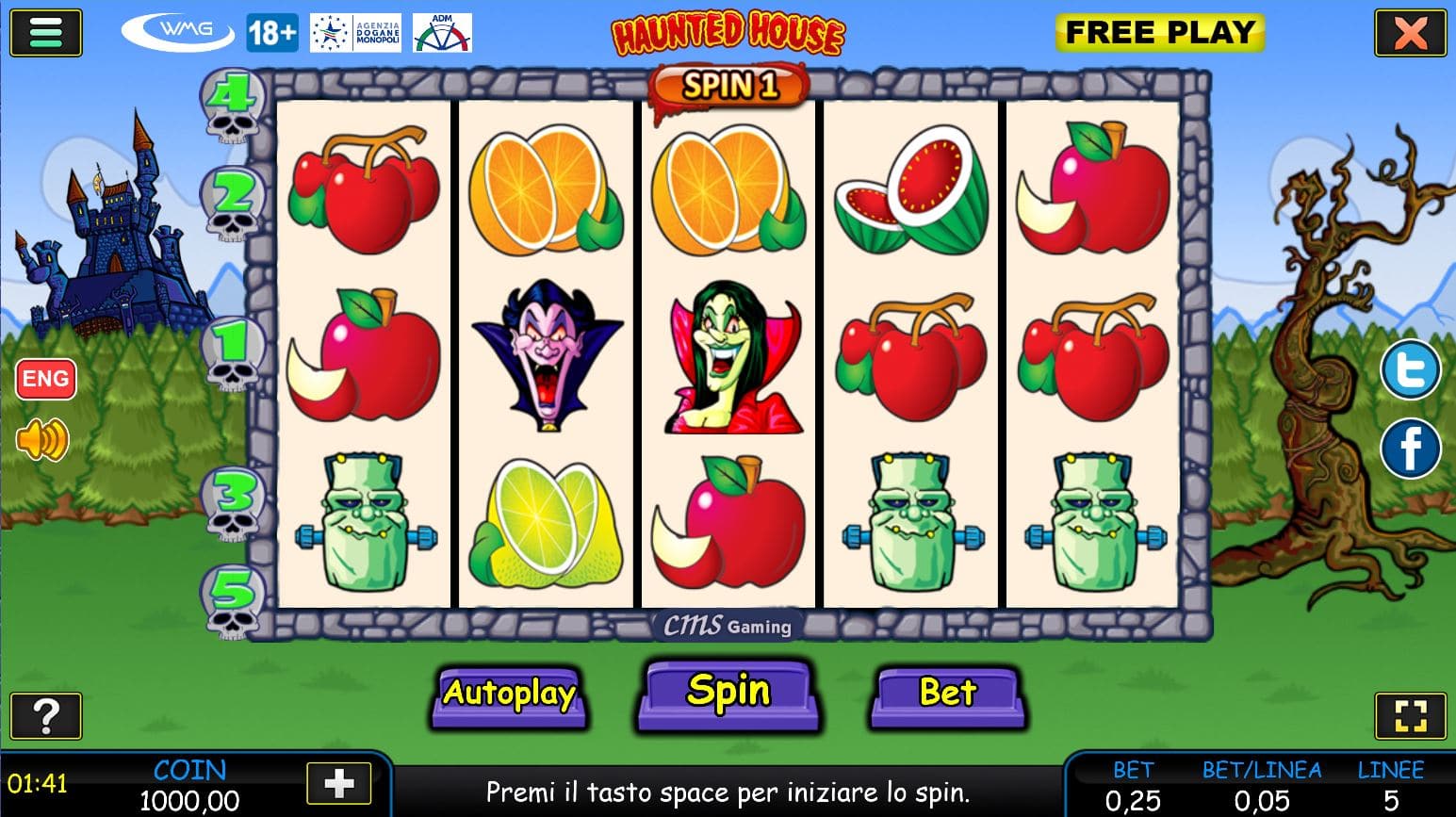Click the Free Play banner
The image size is (1456, 817).
(x=1159, y=33)
